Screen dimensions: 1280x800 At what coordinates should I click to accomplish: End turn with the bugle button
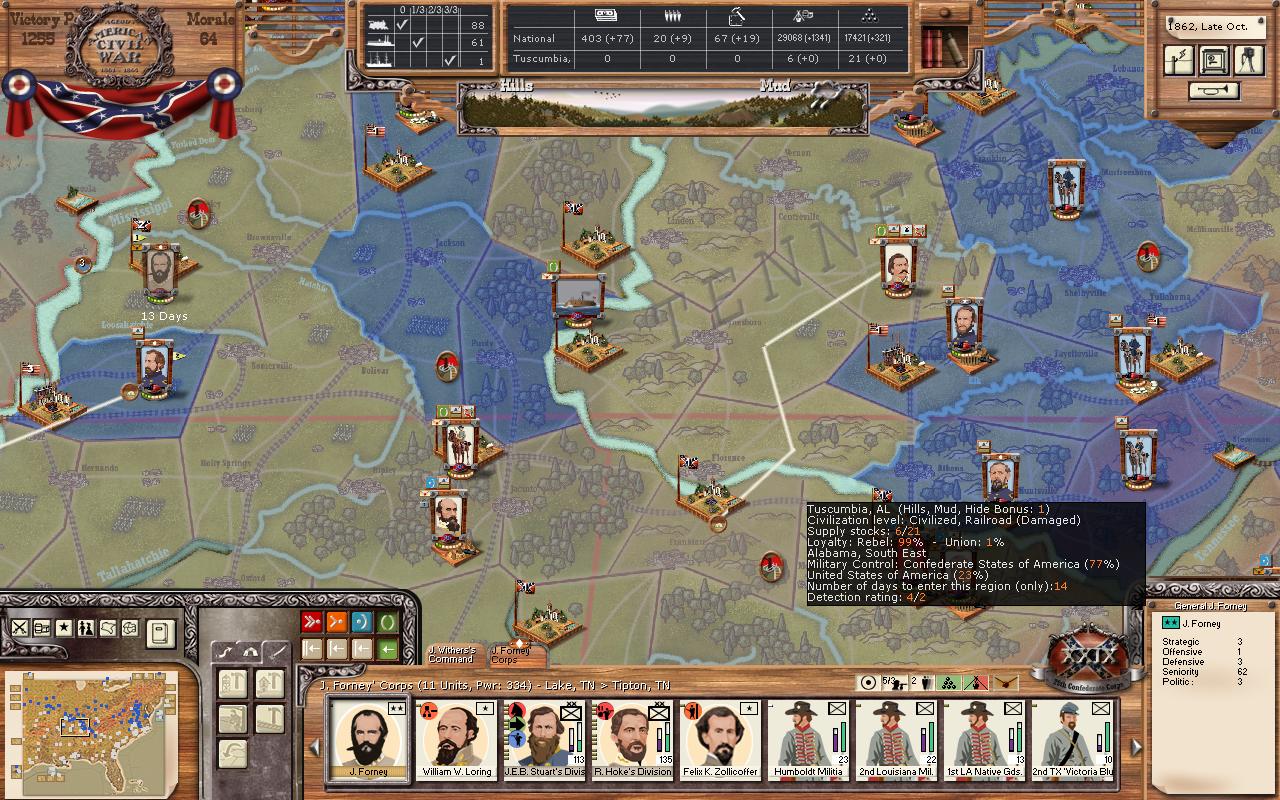1213,91
